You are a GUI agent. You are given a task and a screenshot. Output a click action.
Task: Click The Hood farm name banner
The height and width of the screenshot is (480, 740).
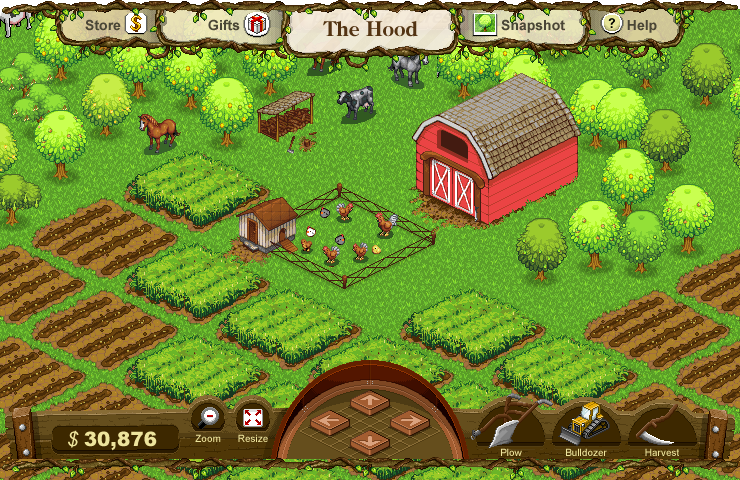370,28
